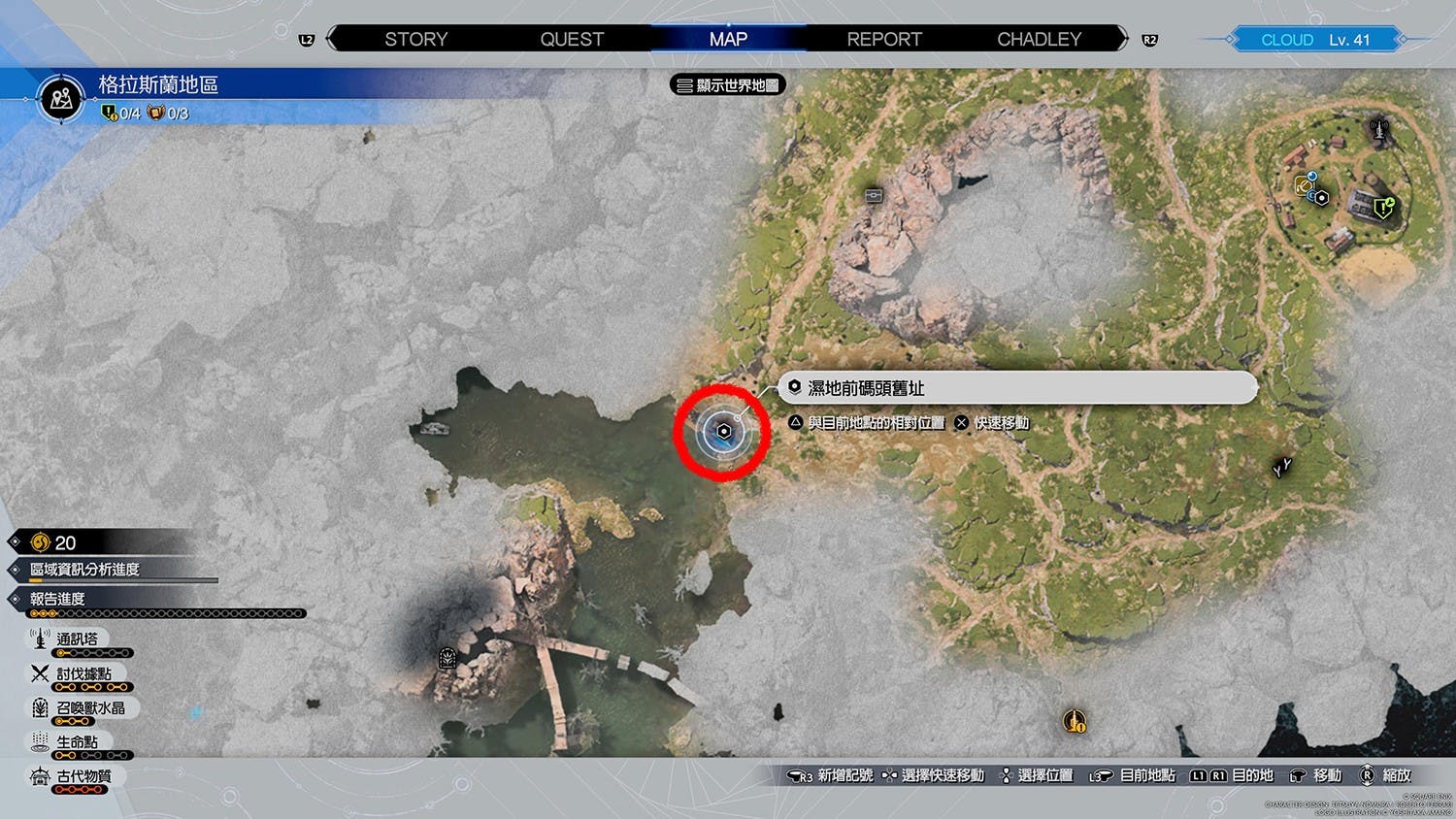This screenshot has height=819, width=1456.
Task: Select the 與目前地點的相對位置 option
Action: (x=876, y=423)
